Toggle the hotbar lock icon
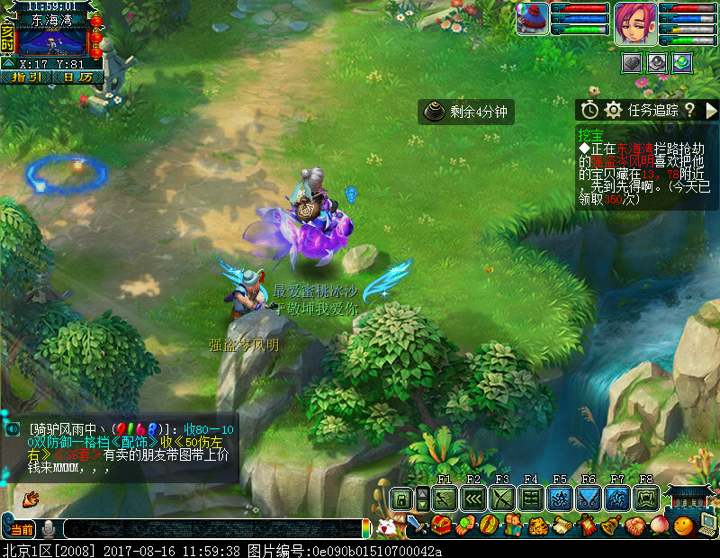The height and width of the screenshot is (558, 720). [402, 499]
